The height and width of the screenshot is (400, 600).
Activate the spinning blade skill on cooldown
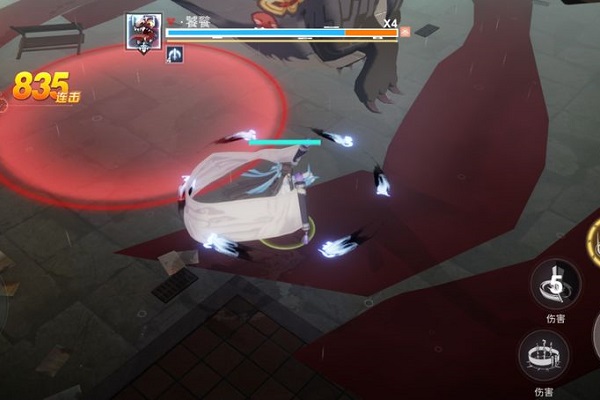click(555, 283)
